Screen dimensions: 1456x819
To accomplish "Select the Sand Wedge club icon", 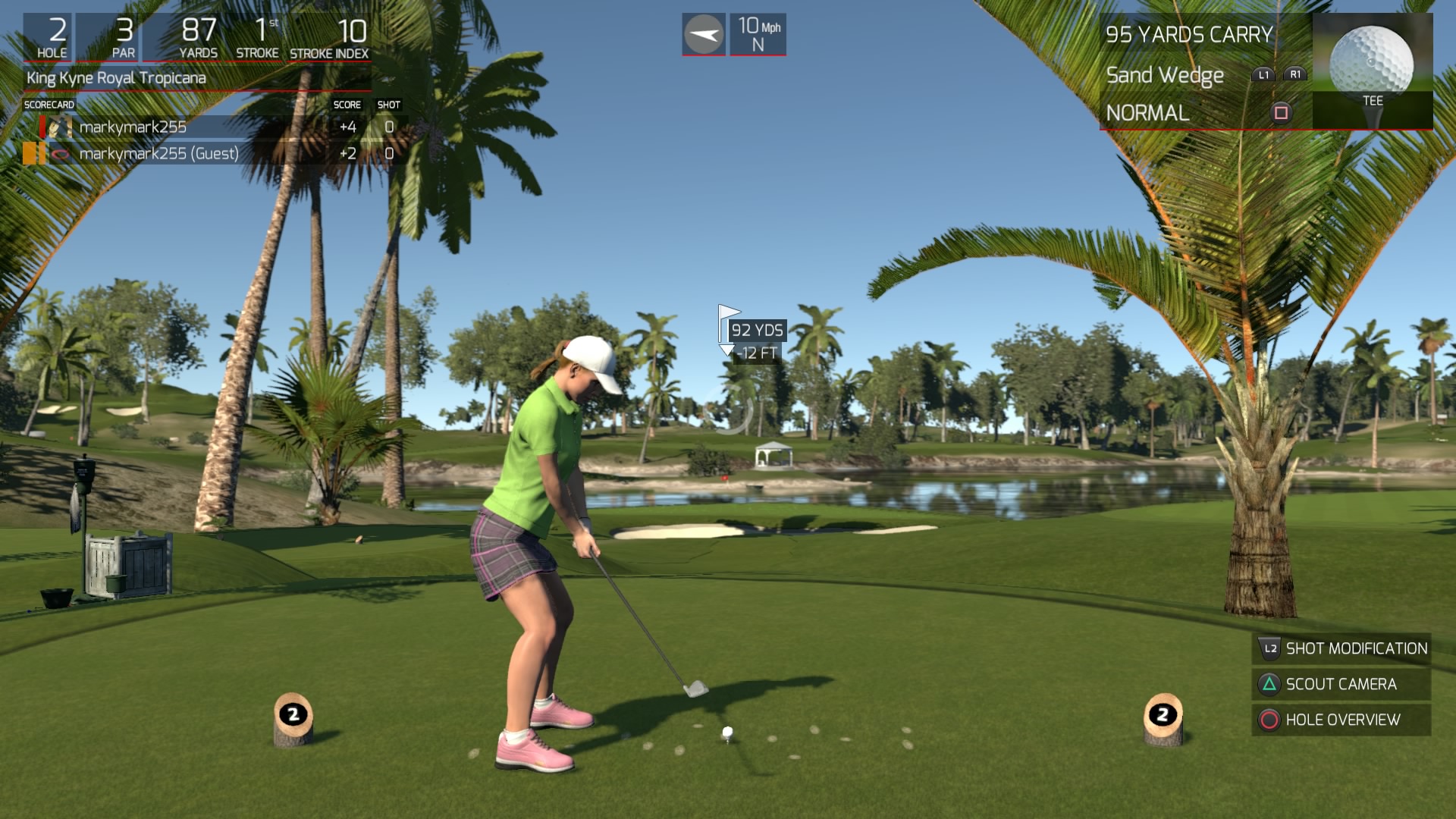I will 1165,75.
